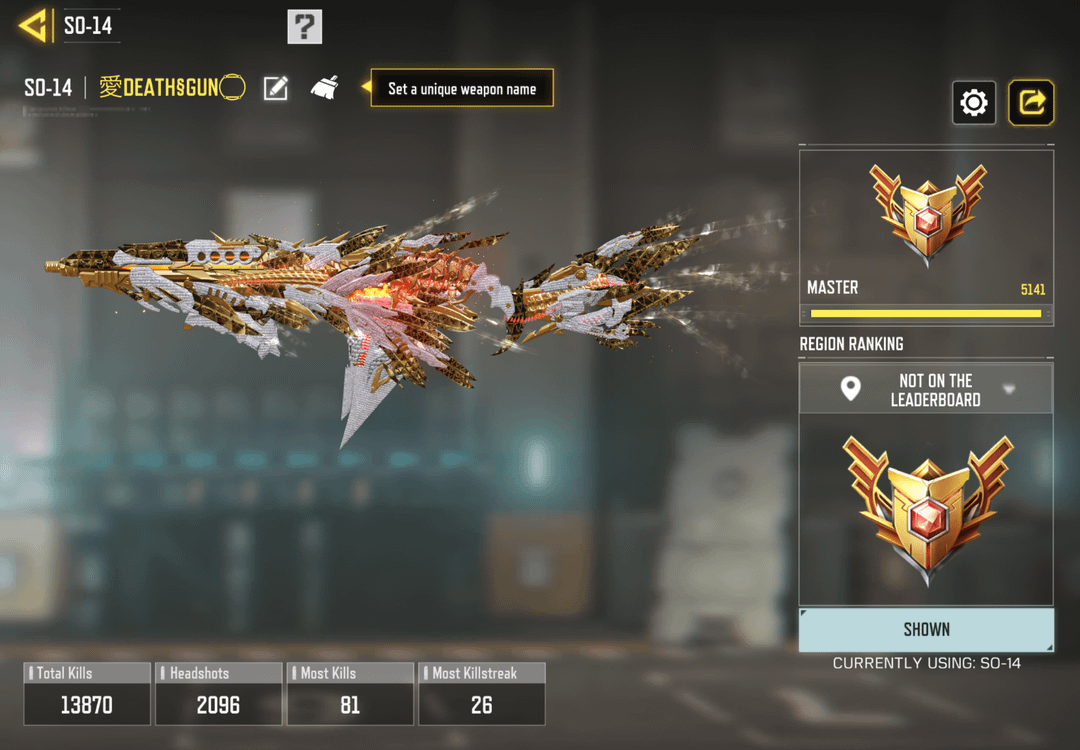The height and width of the screenshot is (750, 1080).
Task: Edit the weapon name with pencil icon
Action: point(276,88)
